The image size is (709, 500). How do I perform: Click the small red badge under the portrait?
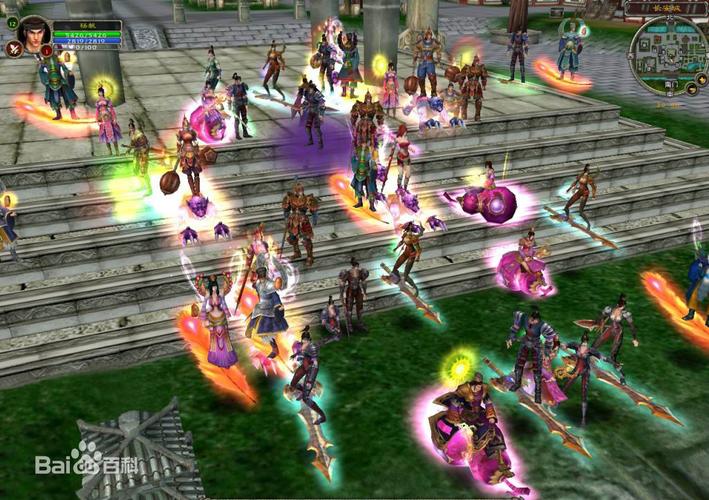[x=47, y=51]
